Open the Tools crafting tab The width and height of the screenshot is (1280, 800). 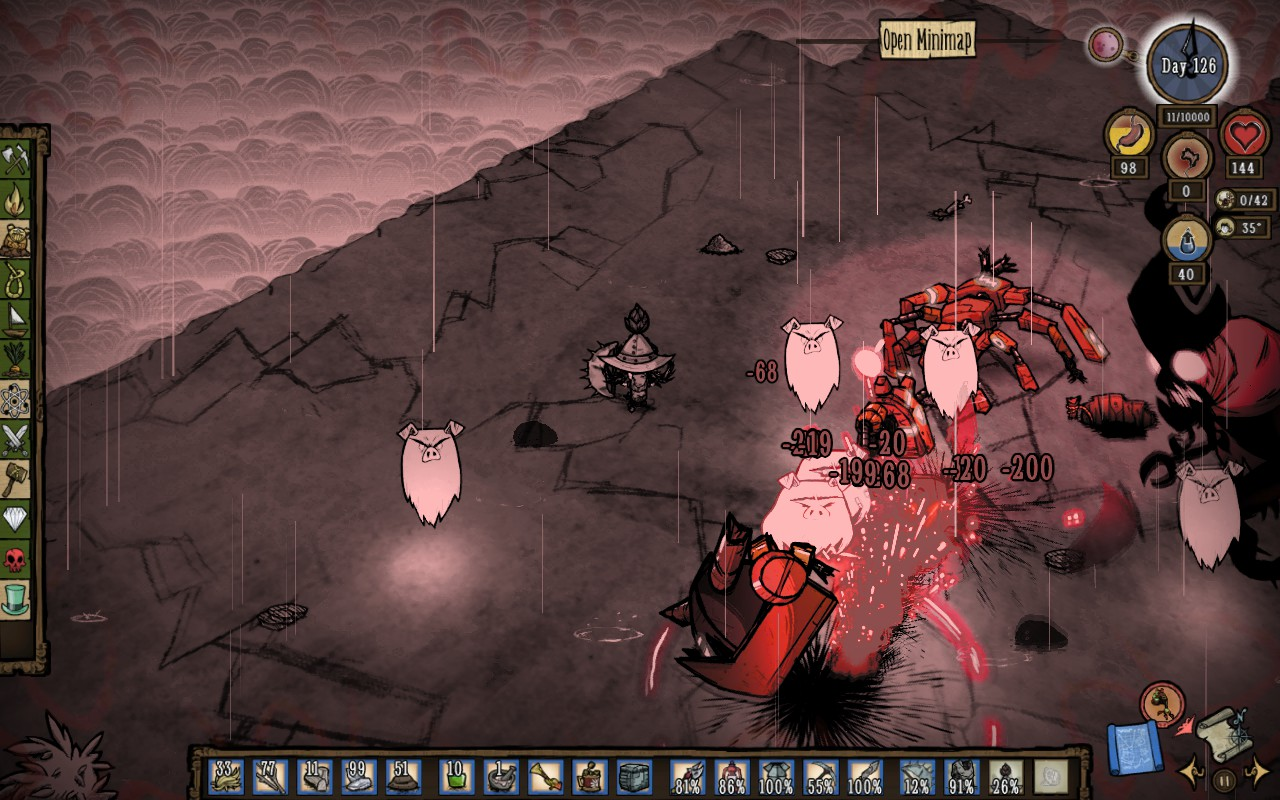16,160
